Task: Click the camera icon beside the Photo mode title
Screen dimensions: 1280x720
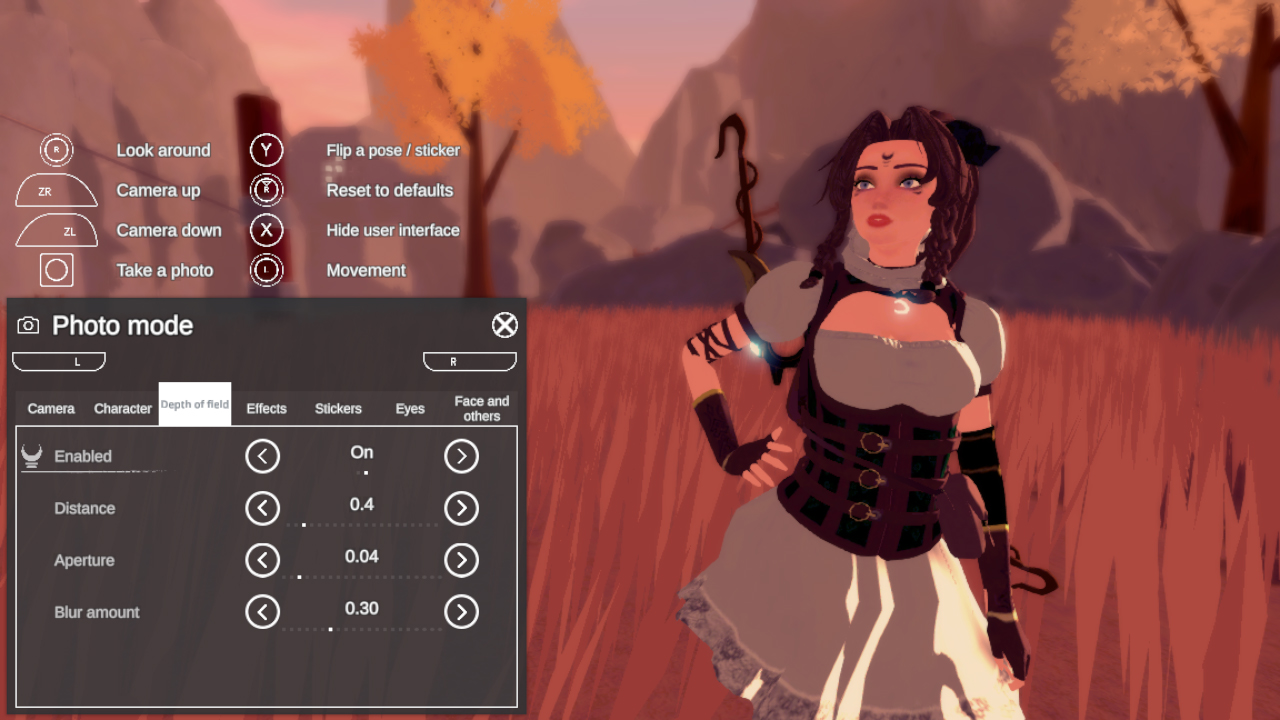Action: point(30,325)
